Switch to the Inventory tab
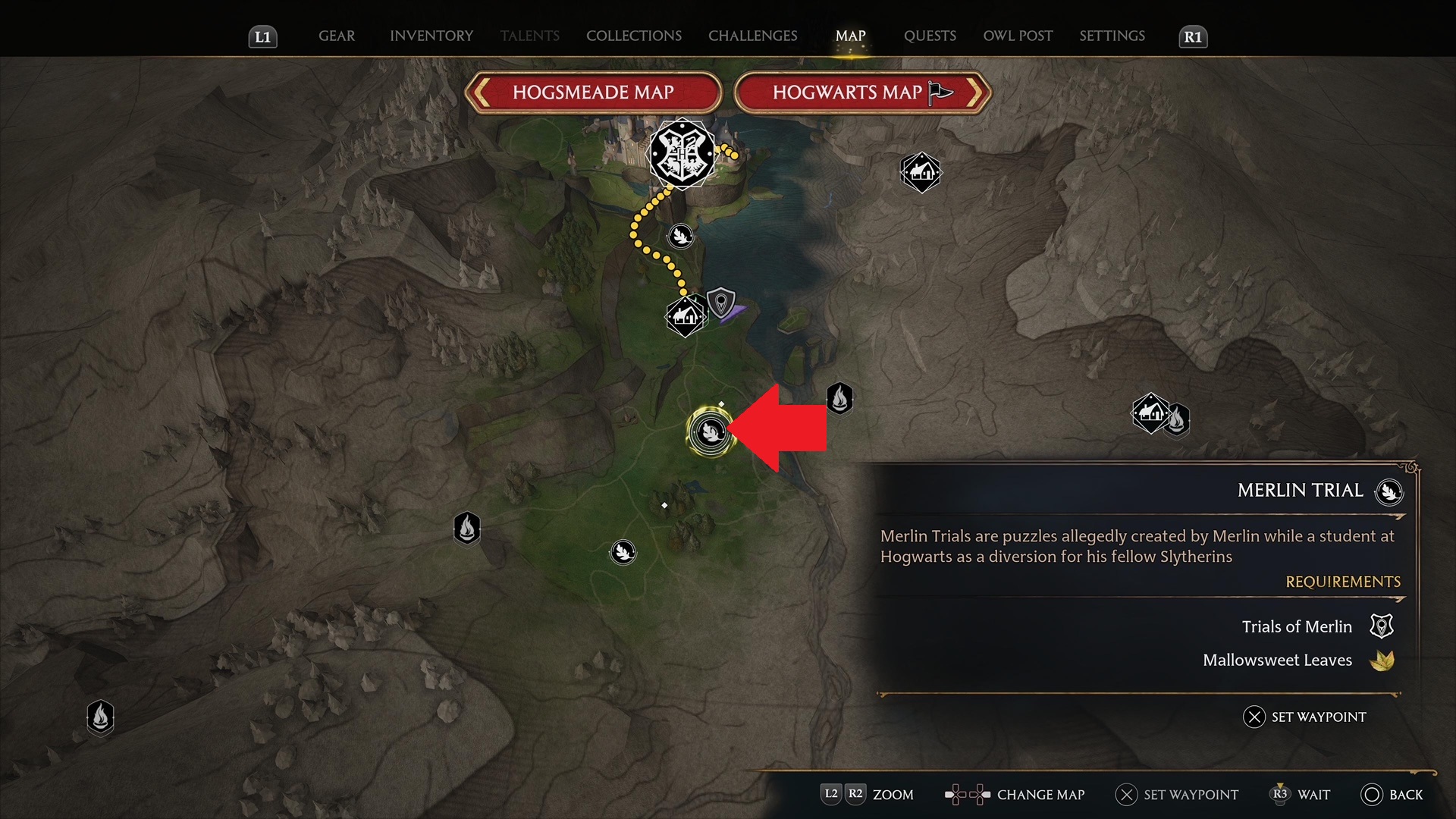 pos(431,36)
